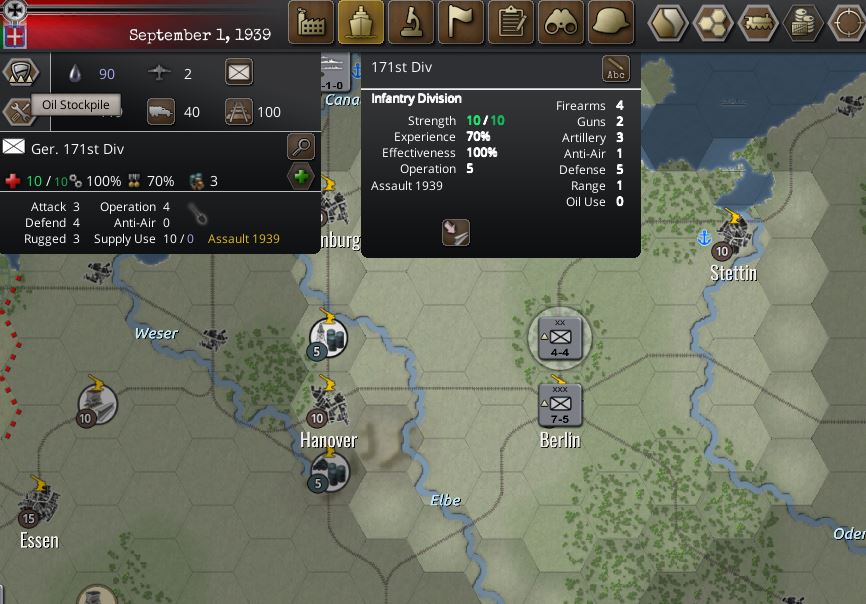The height and width of the screenshot is (604, 866).
Task: Reinforce the division with the green plus
Action: click(300, 178)
